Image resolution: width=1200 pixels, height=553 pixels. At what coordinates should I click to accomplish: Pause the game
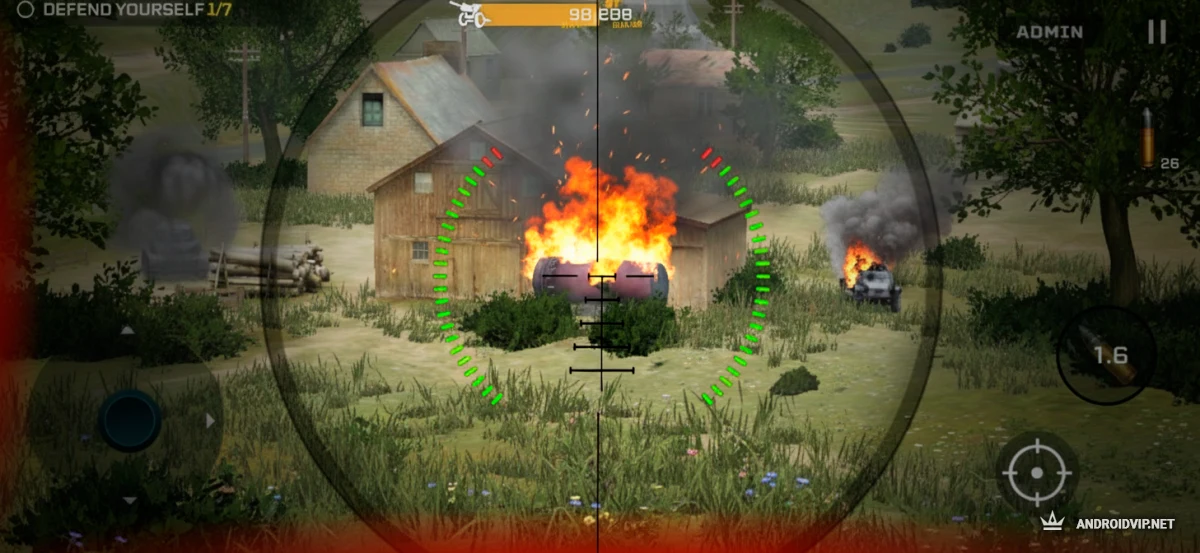[x=1156, y=32]
